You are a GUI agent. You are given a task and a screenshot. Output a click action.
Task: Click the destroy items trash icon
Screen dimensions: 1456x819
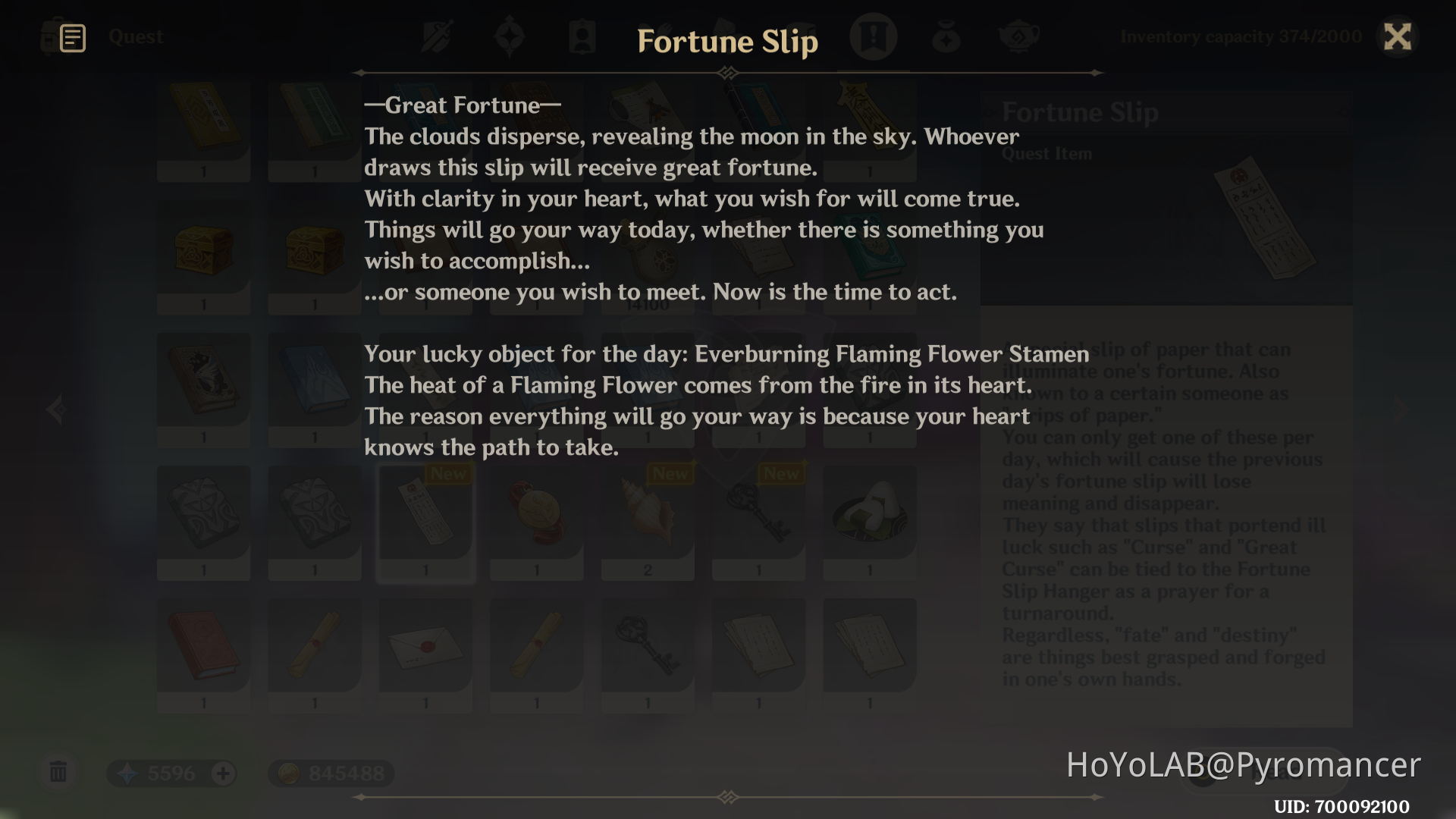pos(58,773)
